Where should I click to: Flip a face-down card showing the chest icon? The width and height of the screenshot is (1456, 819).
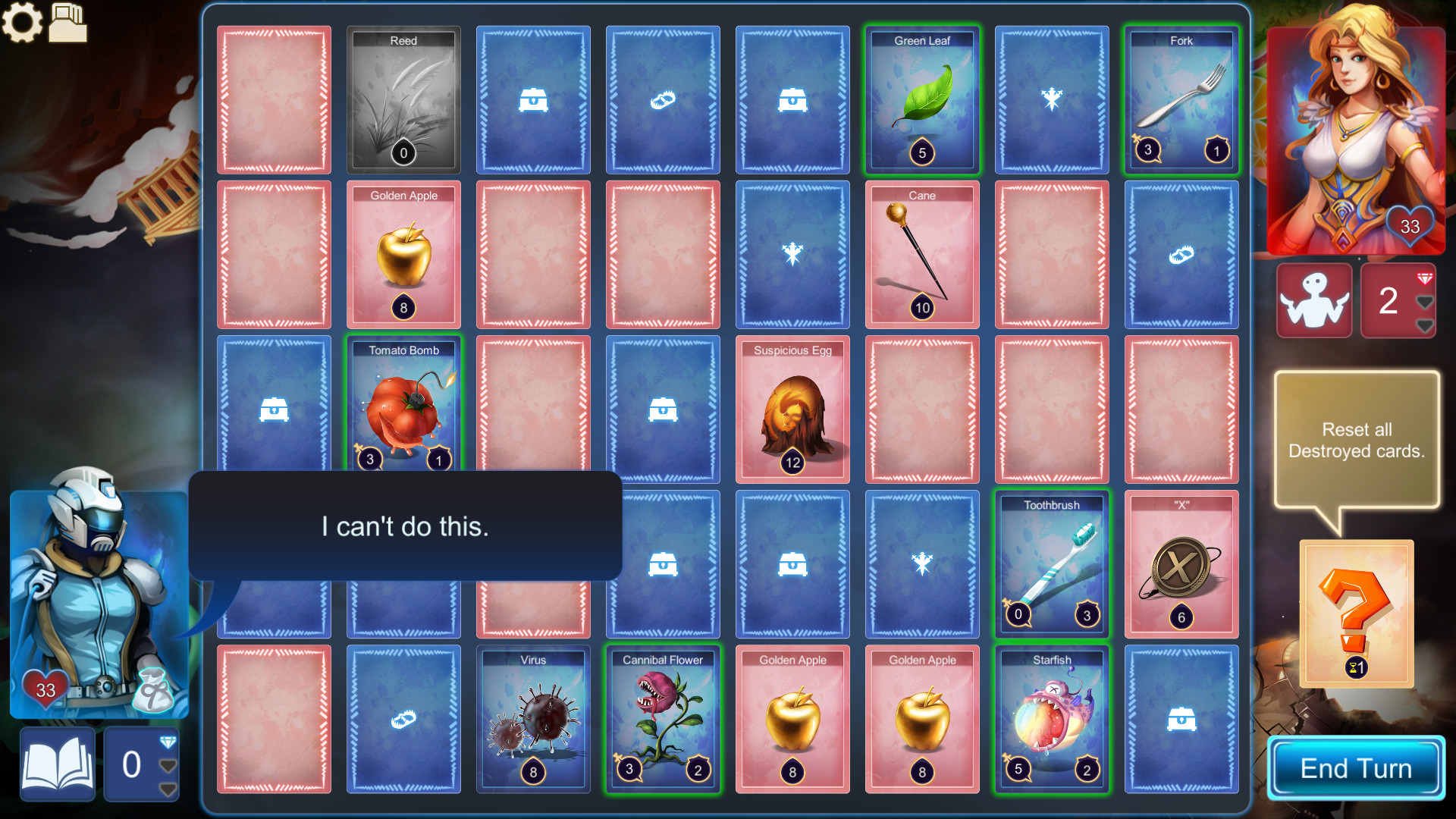(533, 99)
